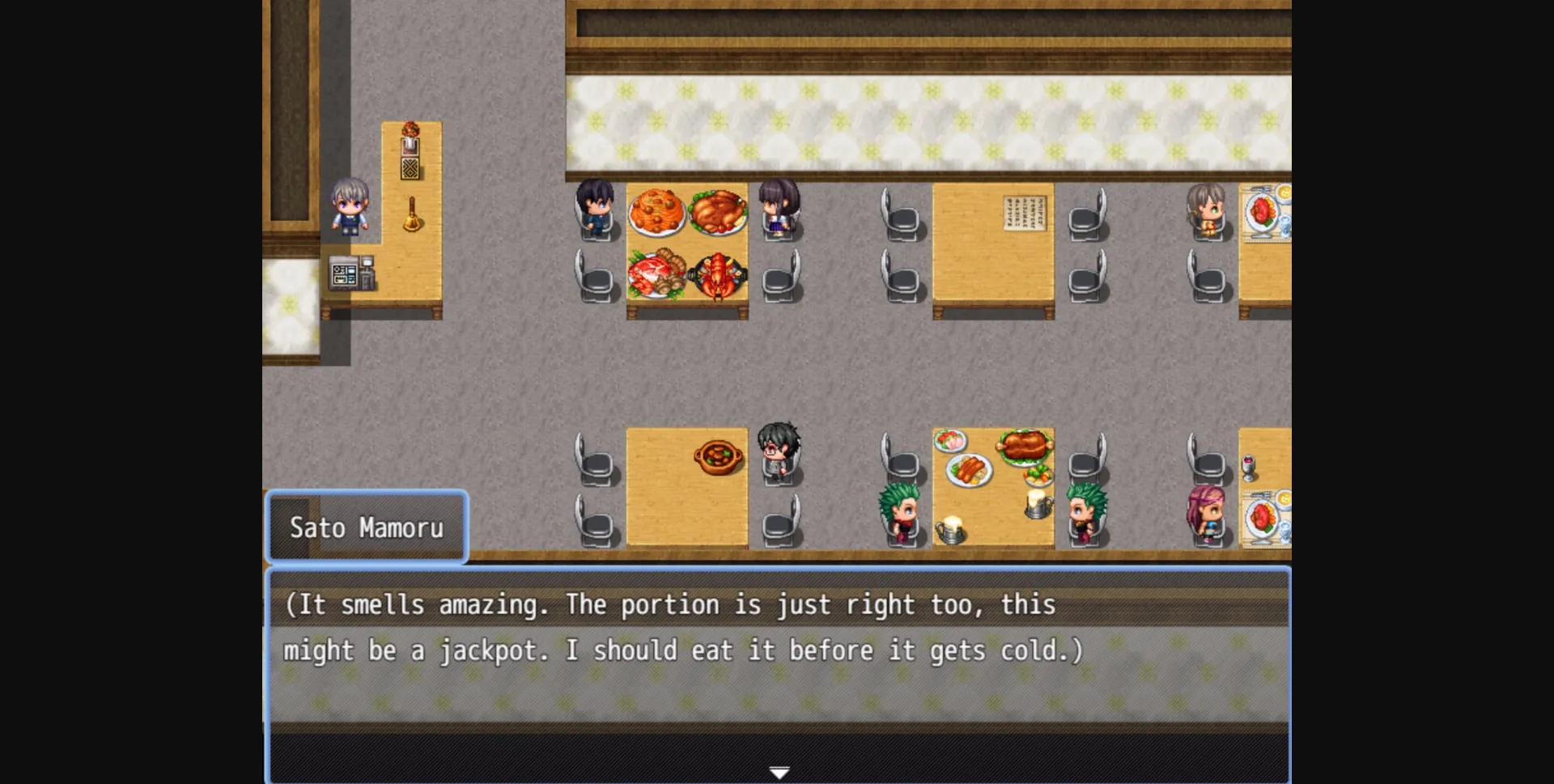Click the roasted turkey platter on the upper-left table

click(716, 210)
